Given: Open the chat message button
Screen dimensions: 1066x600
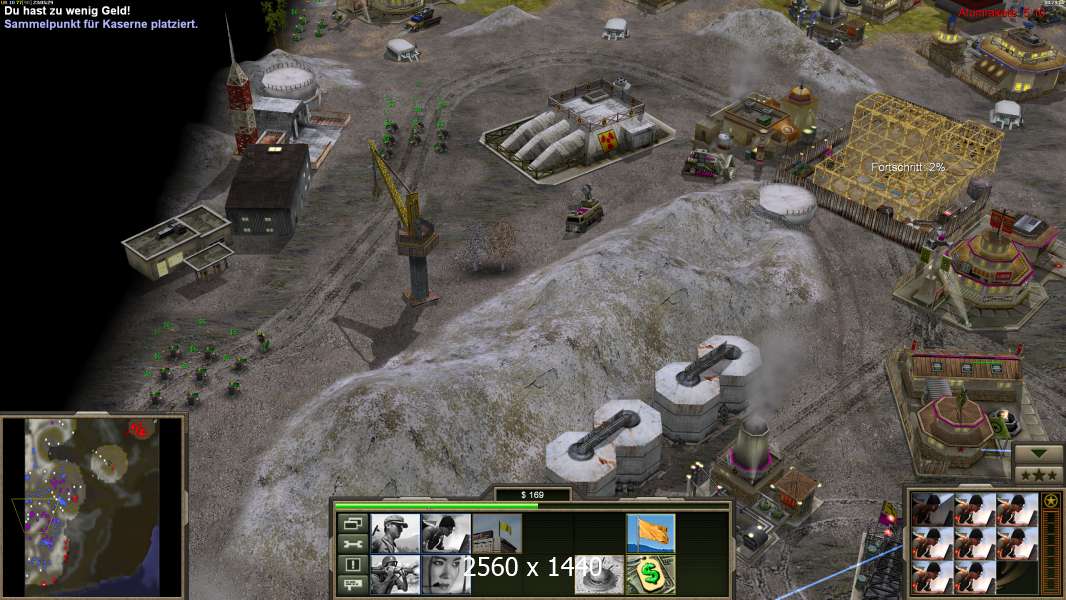Looking at the screenshot, I should (x=352, y=585).
